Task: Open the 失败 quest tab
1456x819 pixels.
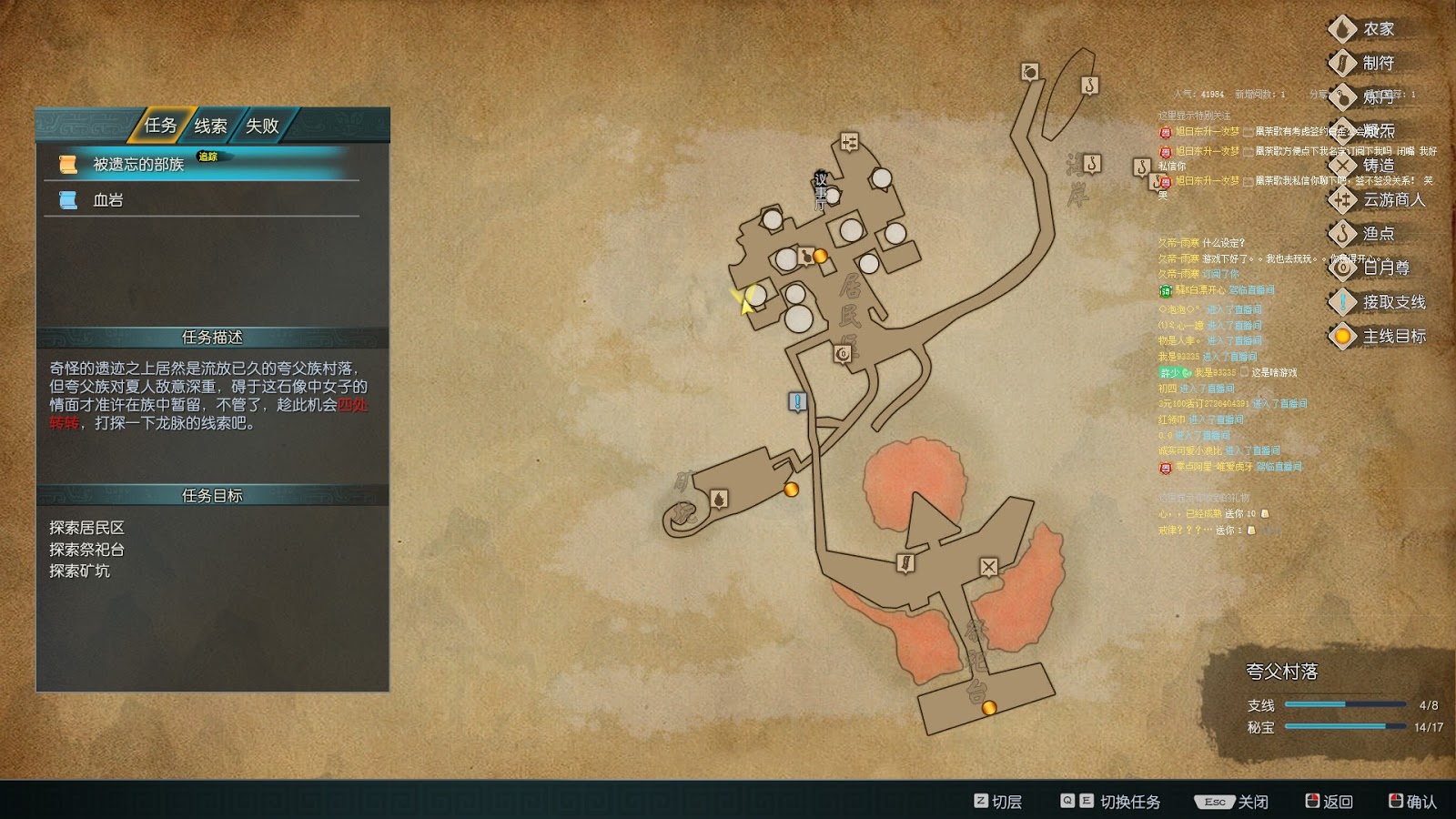Action: point(262,126)
